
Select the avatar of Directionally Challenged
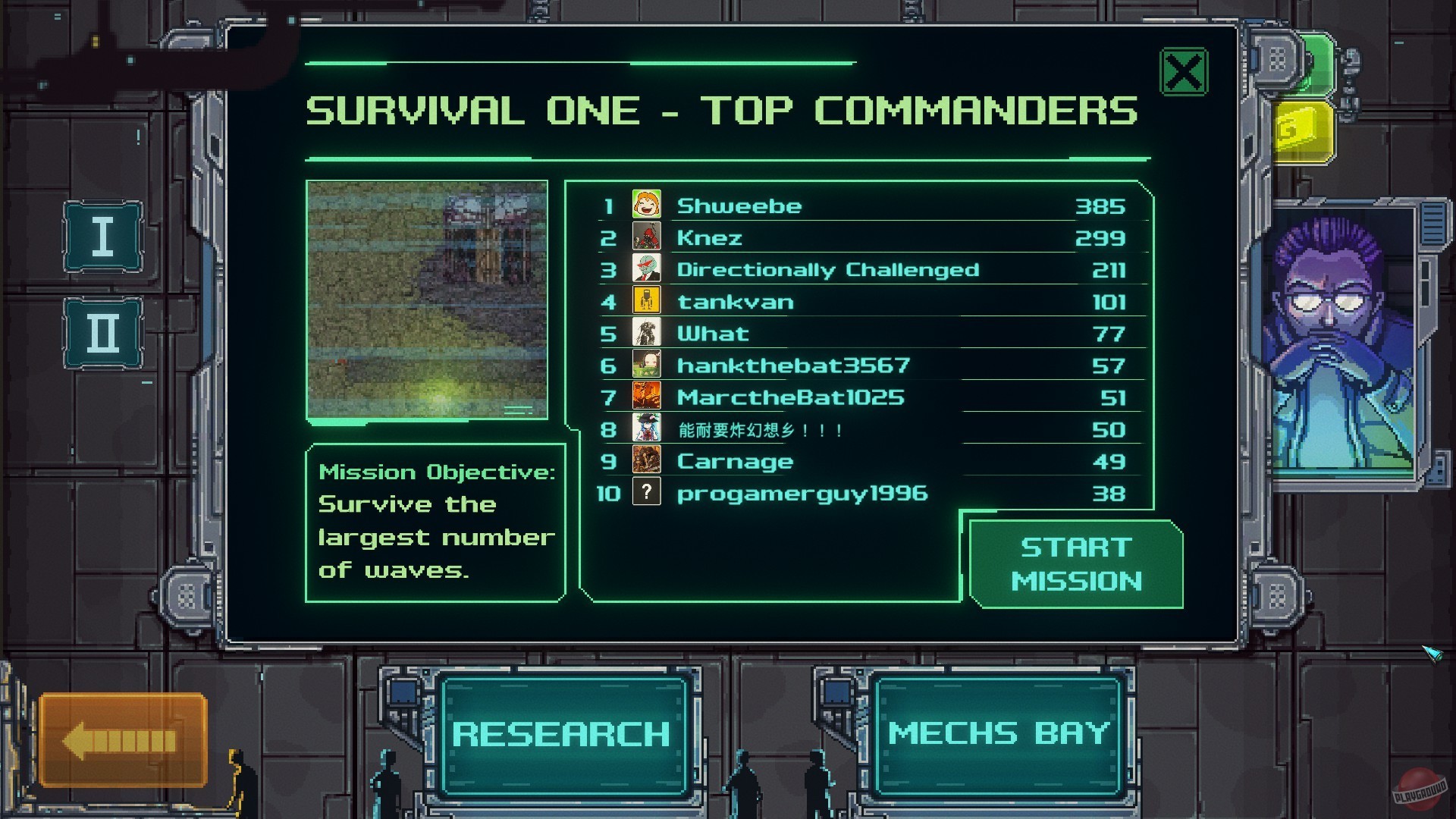point(645,269)
